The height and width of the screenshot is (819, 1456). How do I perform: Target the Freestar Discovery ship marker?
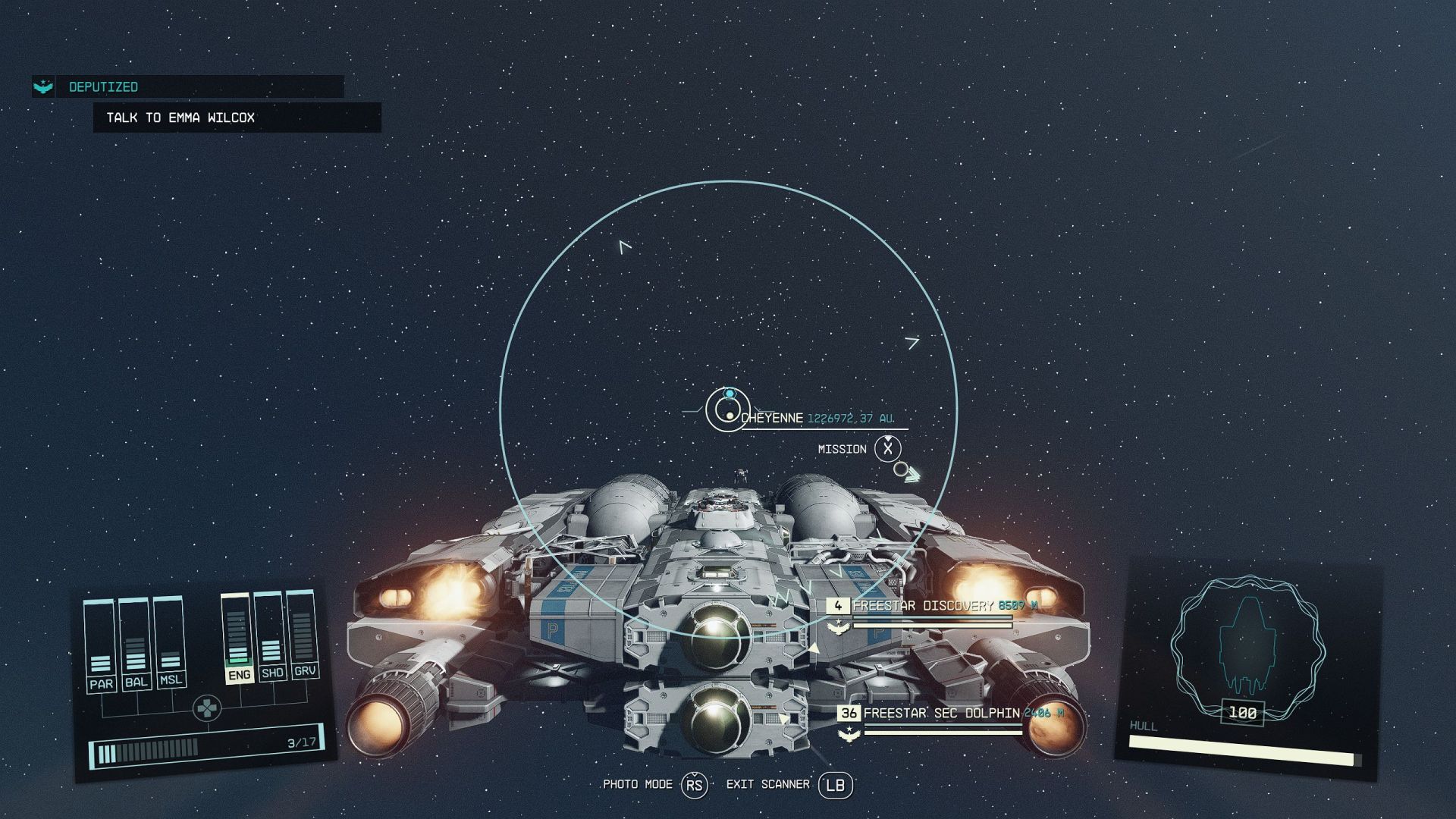pos(922,606)
